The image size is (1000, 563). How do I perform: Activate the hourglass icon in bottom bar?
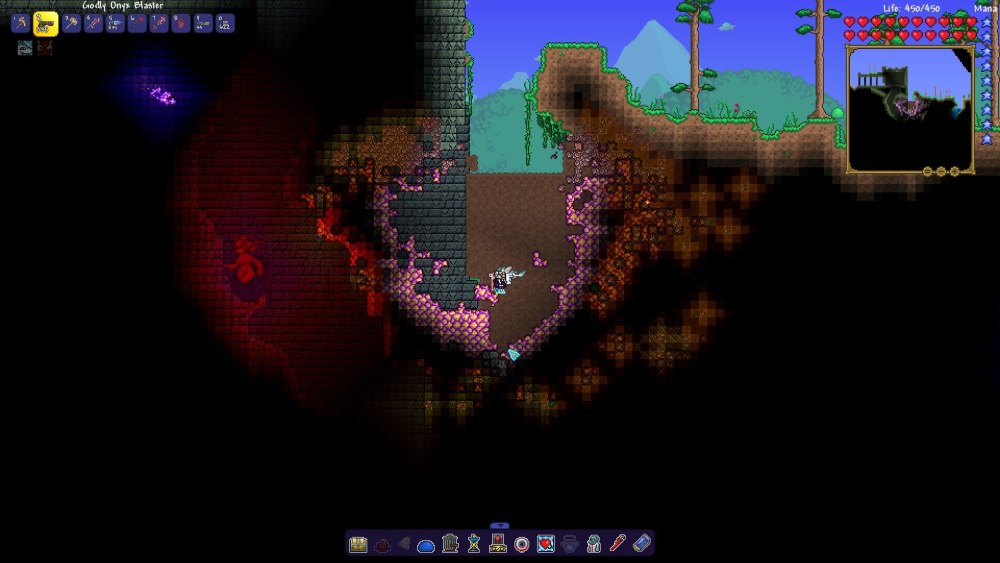474,544
